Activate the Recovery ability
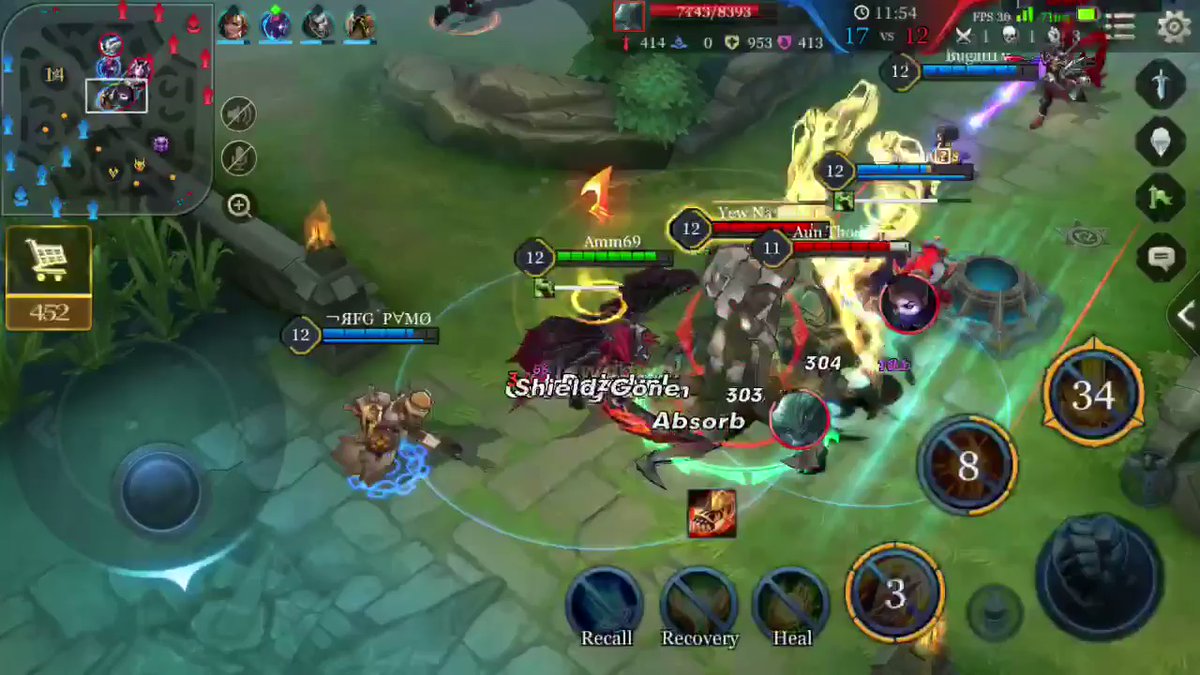1200x675 pixels. (x=699, y=603)
